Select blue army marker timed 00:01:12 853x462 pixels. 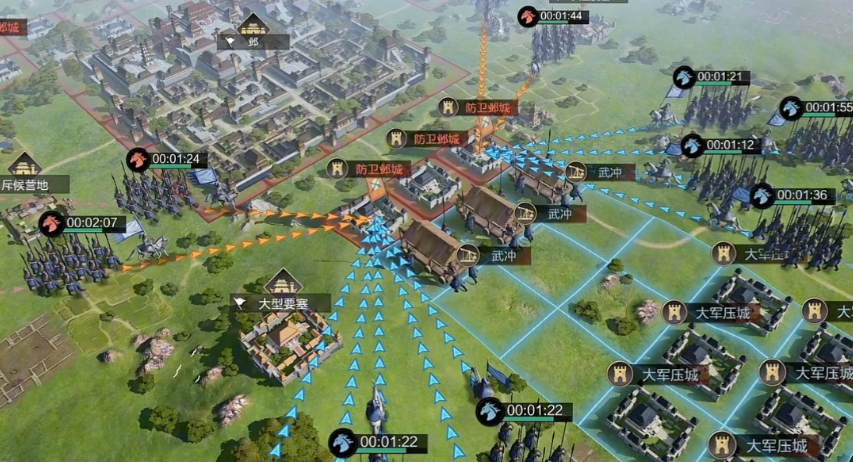692,146
